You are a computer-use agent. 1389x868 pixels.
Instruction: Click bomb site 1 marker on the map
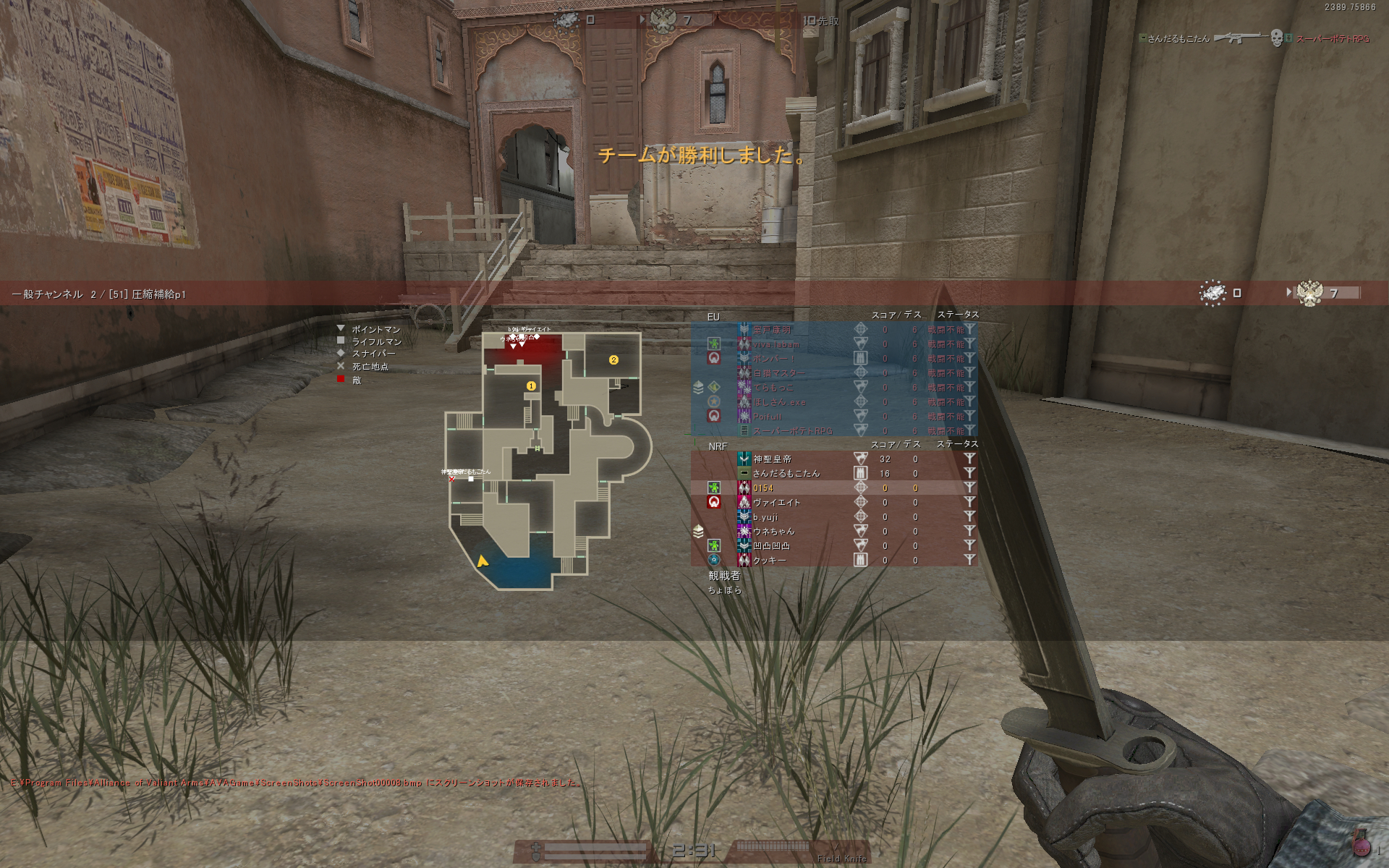(531, 386)
